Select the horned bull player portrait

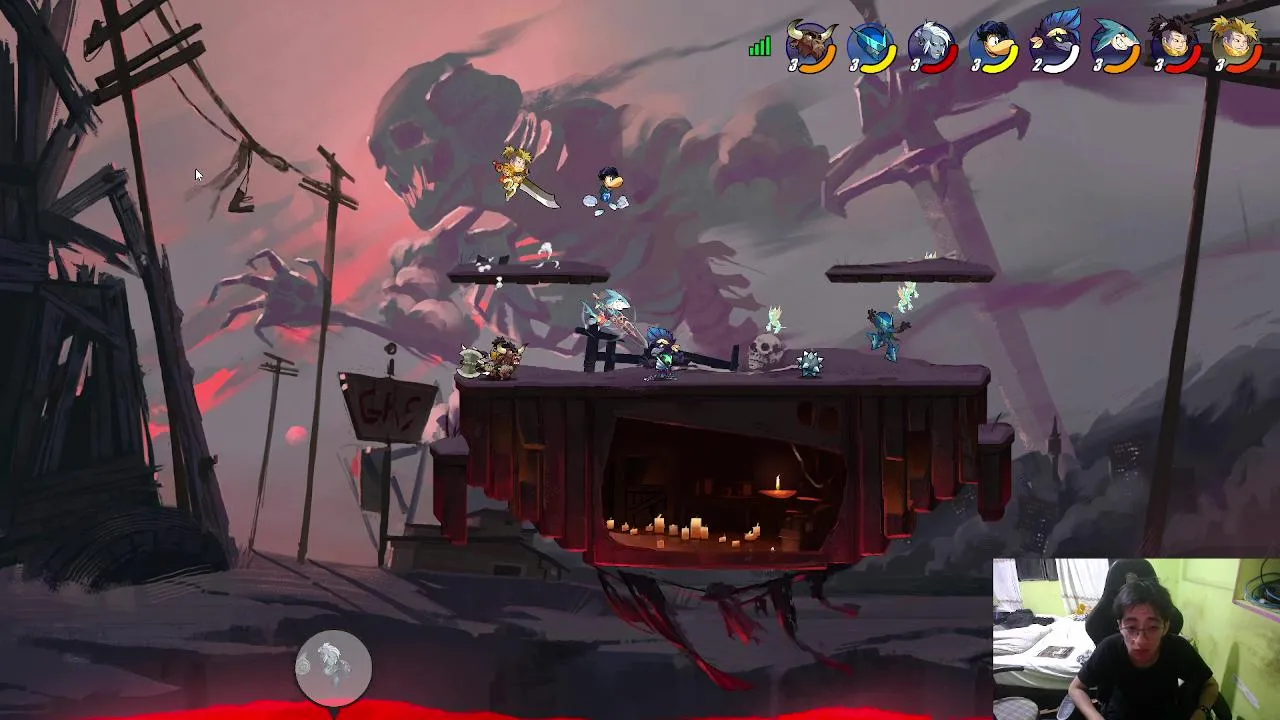(811, 47)
